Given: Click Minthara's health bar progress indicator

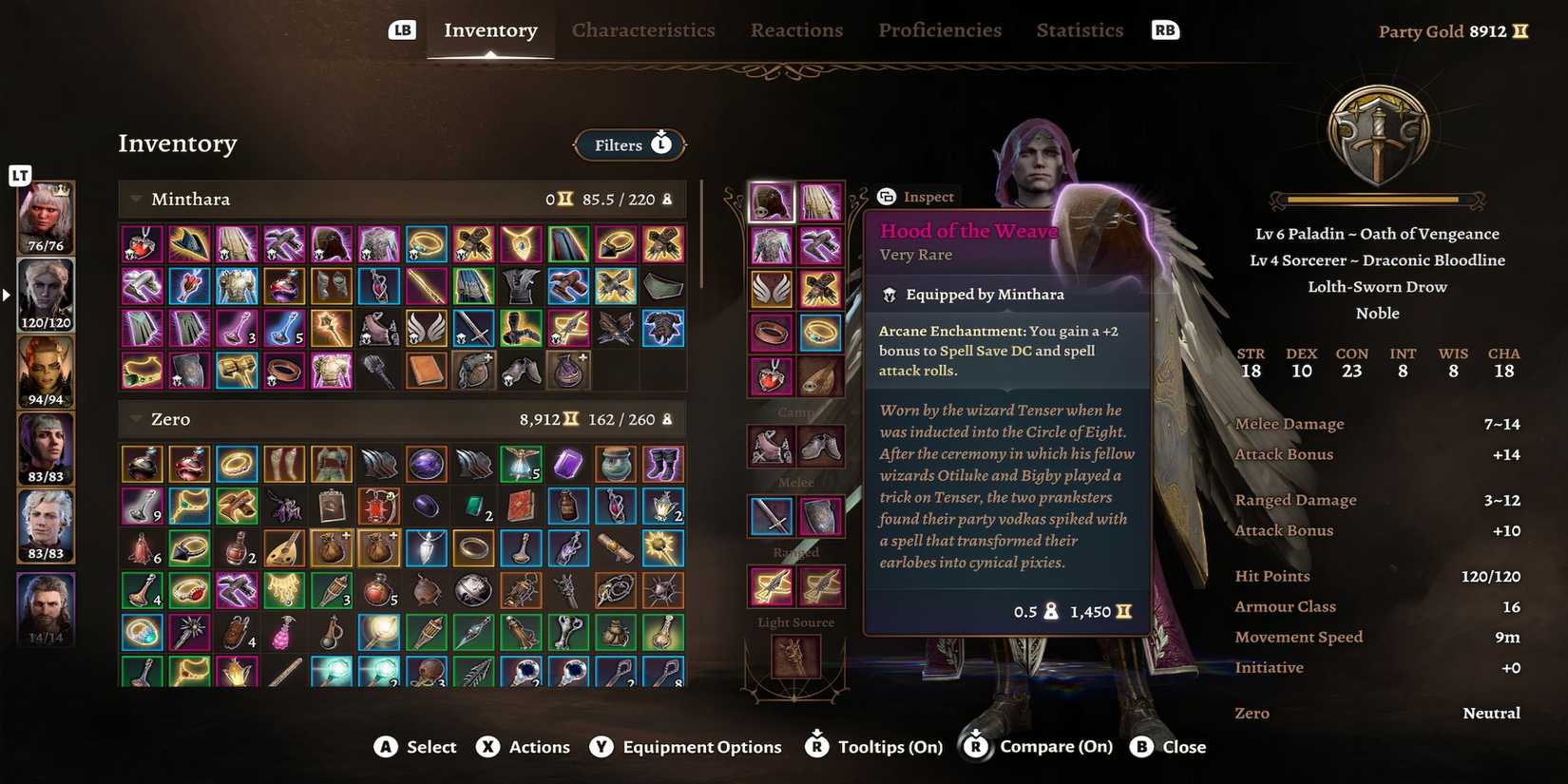Looking at the screenshot, I should (x=1376, y=200).
